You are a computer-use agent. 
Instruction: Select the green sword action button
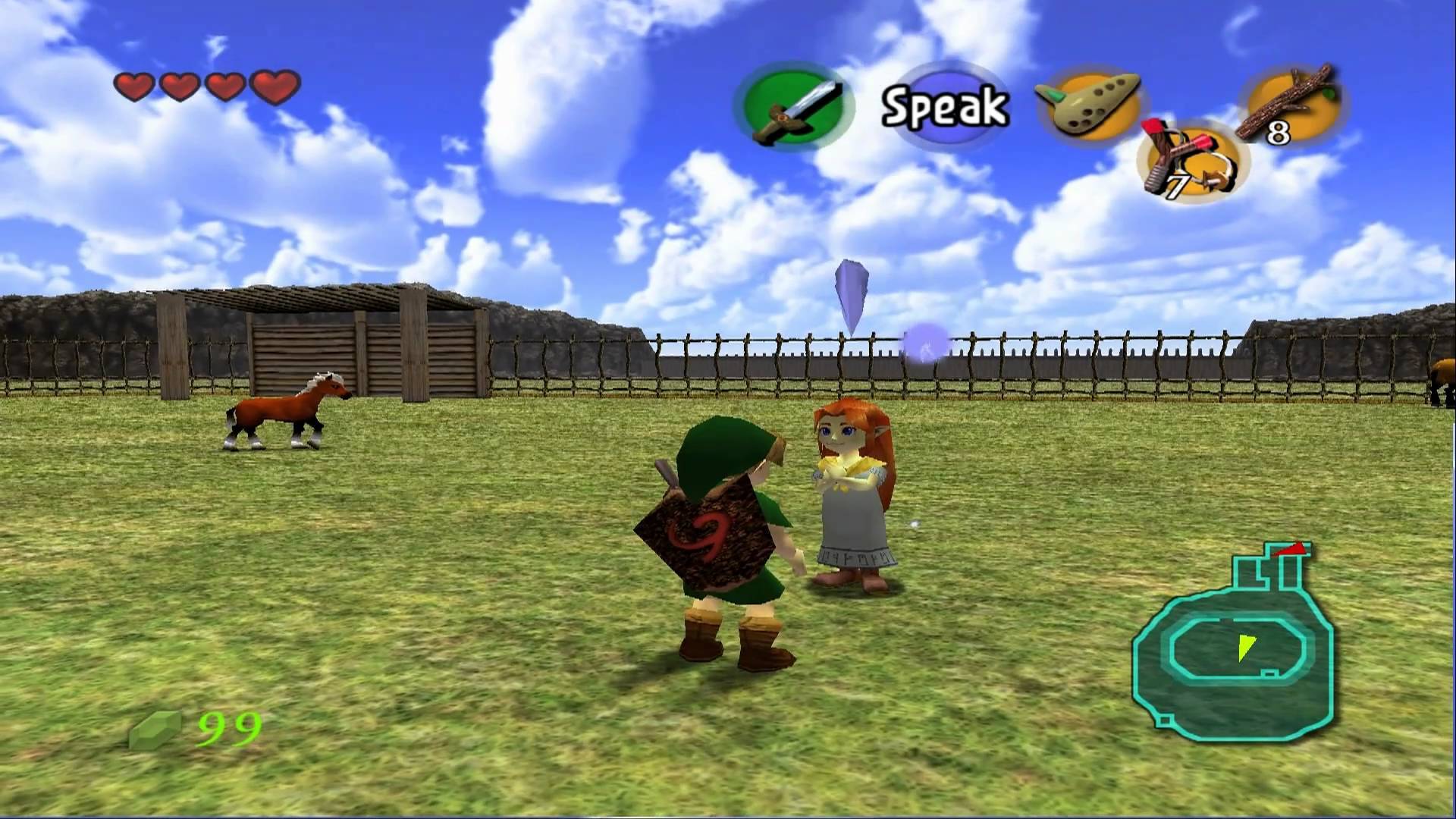pyautogui.click(x=794, y=108)
